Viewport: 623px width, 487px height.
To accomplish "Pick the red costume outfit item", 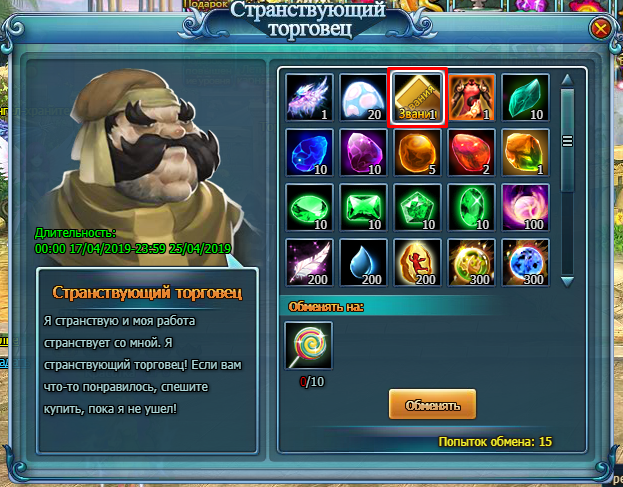I will [471, 96].
